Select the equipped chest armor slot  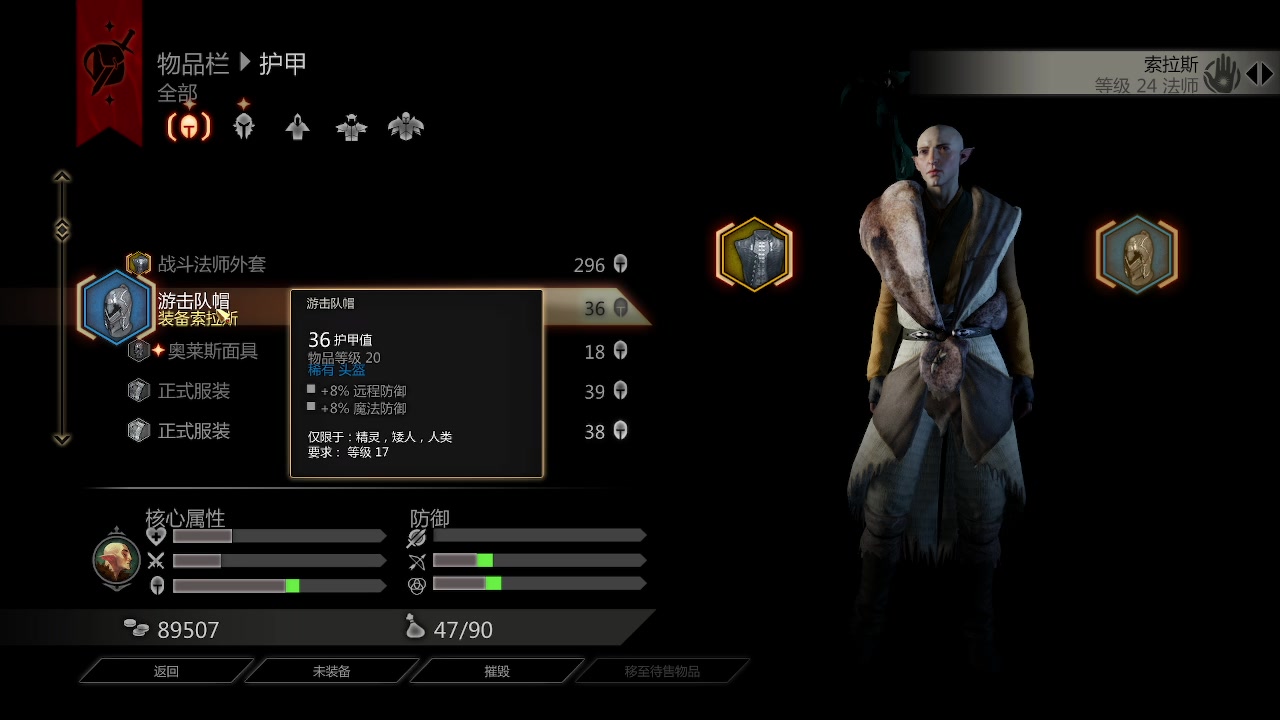pyautogui.click(x=754, y=254)
